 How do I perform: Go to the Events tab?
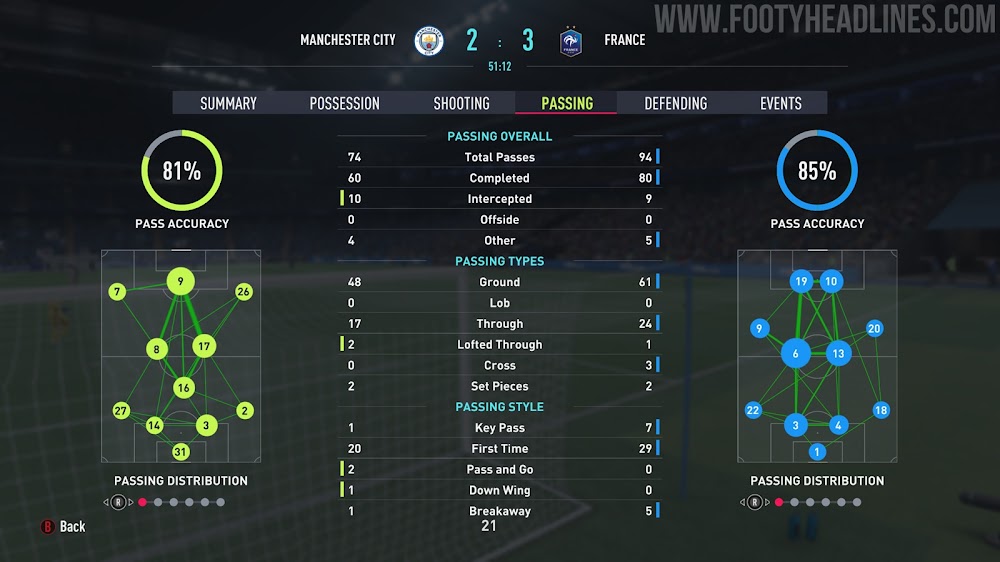[x=780, y=103]
